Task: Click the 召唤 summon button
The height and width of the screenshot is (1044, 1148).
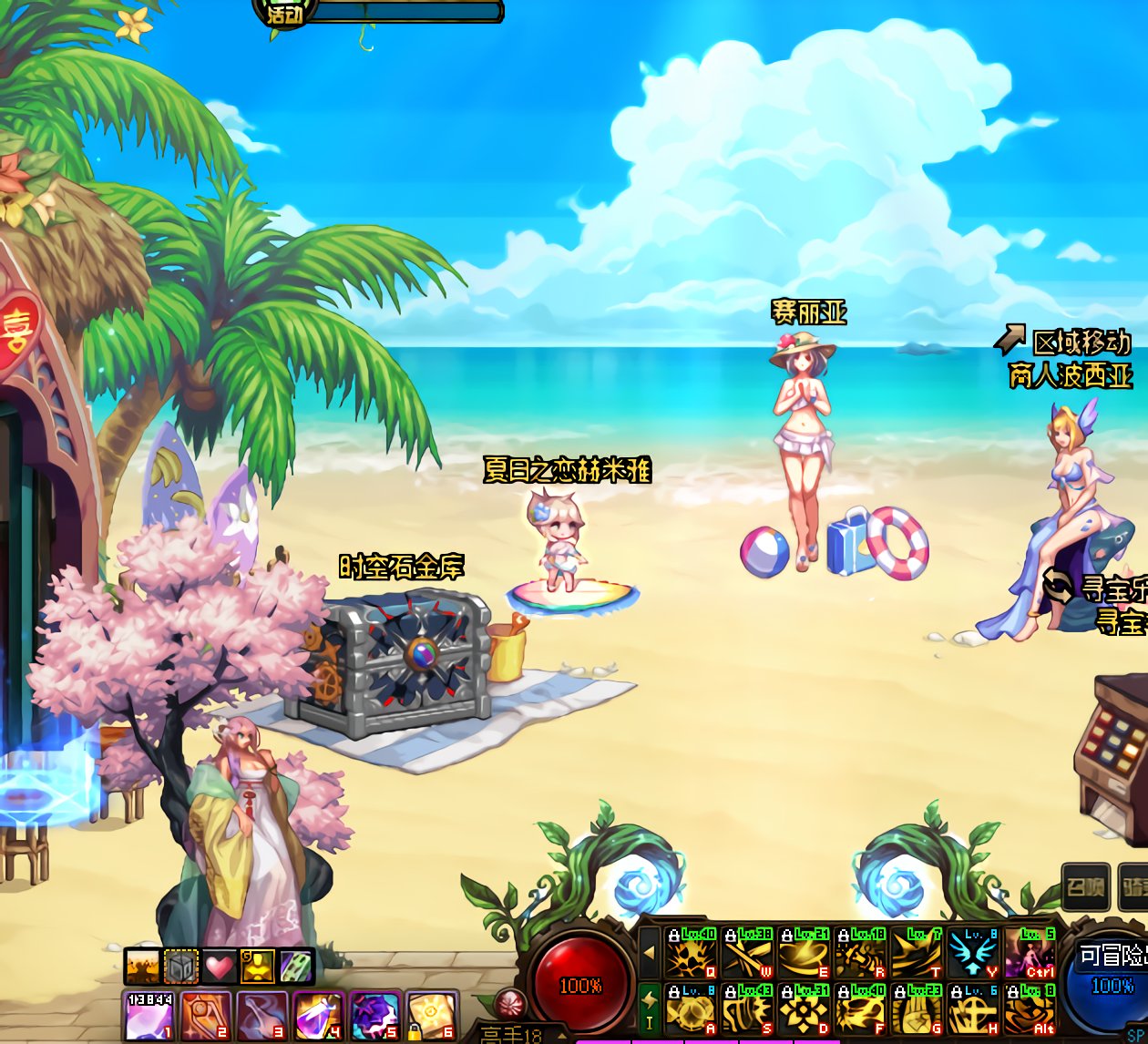Action: (x=1085, y=886)
